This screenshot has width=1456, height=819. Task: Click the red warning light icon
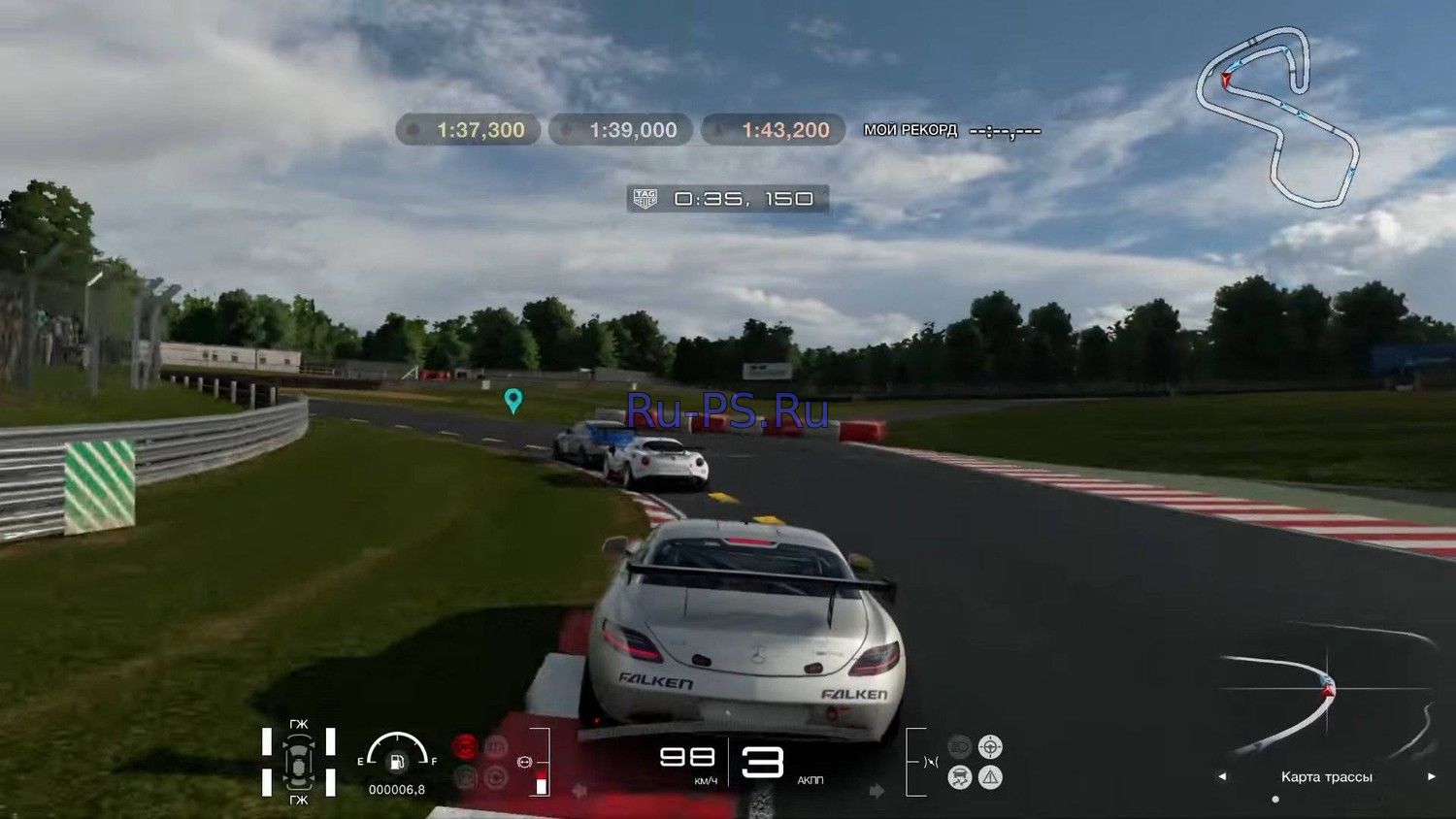(466, 746)
